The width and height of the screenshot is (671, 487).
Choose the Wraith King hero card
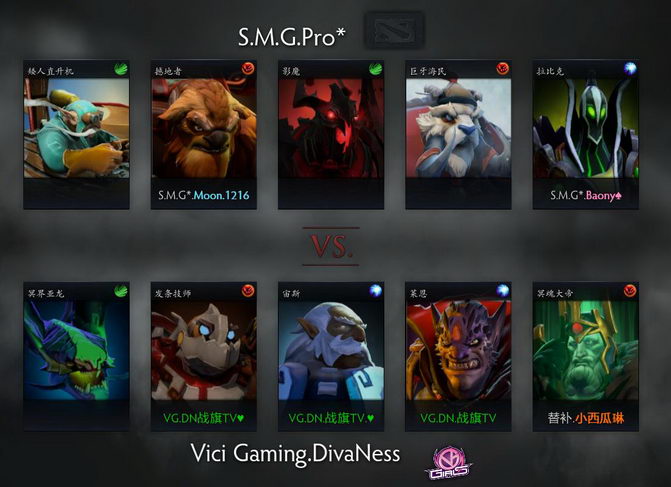586,352
